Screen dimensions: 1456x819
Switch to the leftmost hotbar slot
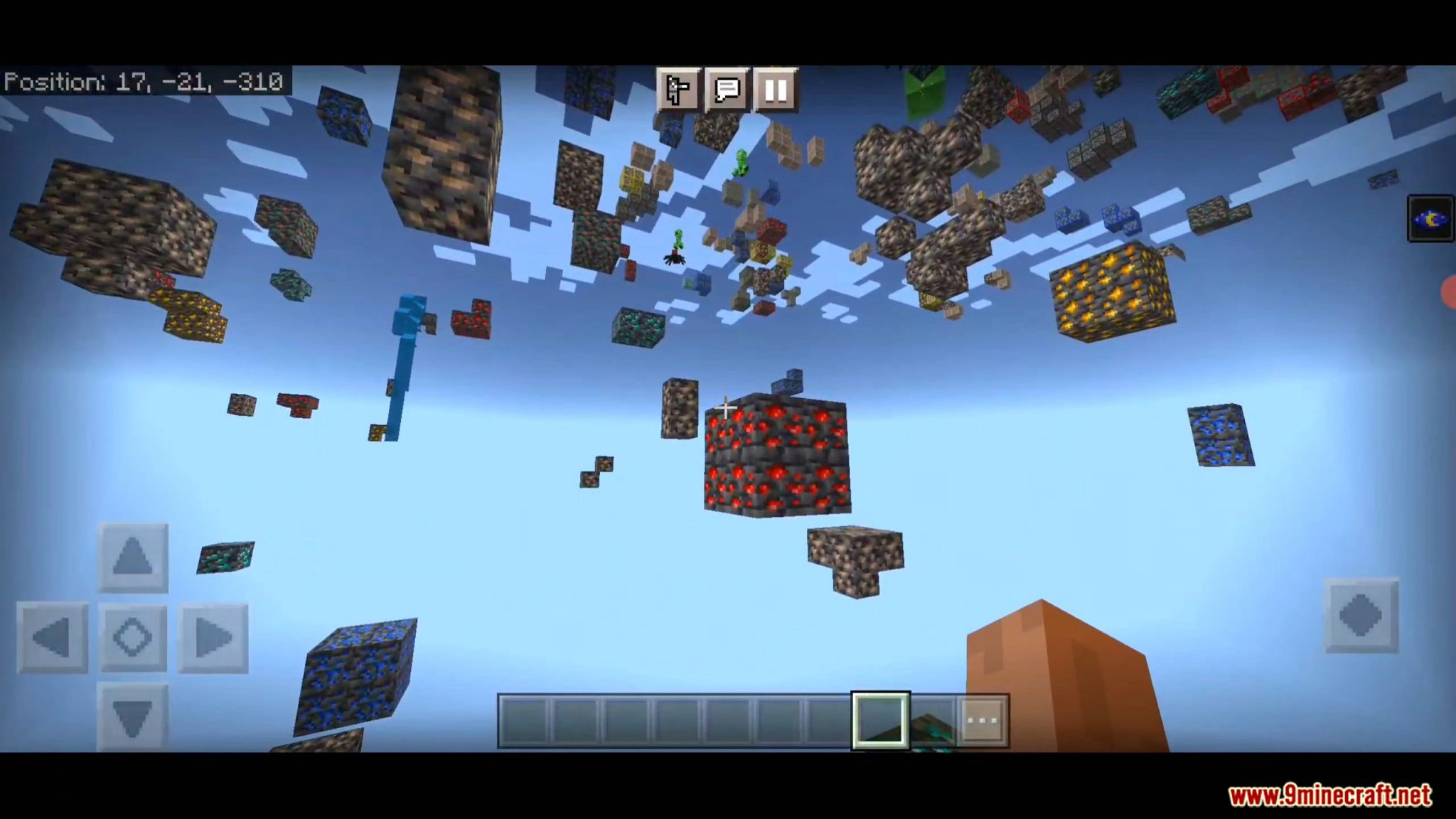tap(524, 721)
